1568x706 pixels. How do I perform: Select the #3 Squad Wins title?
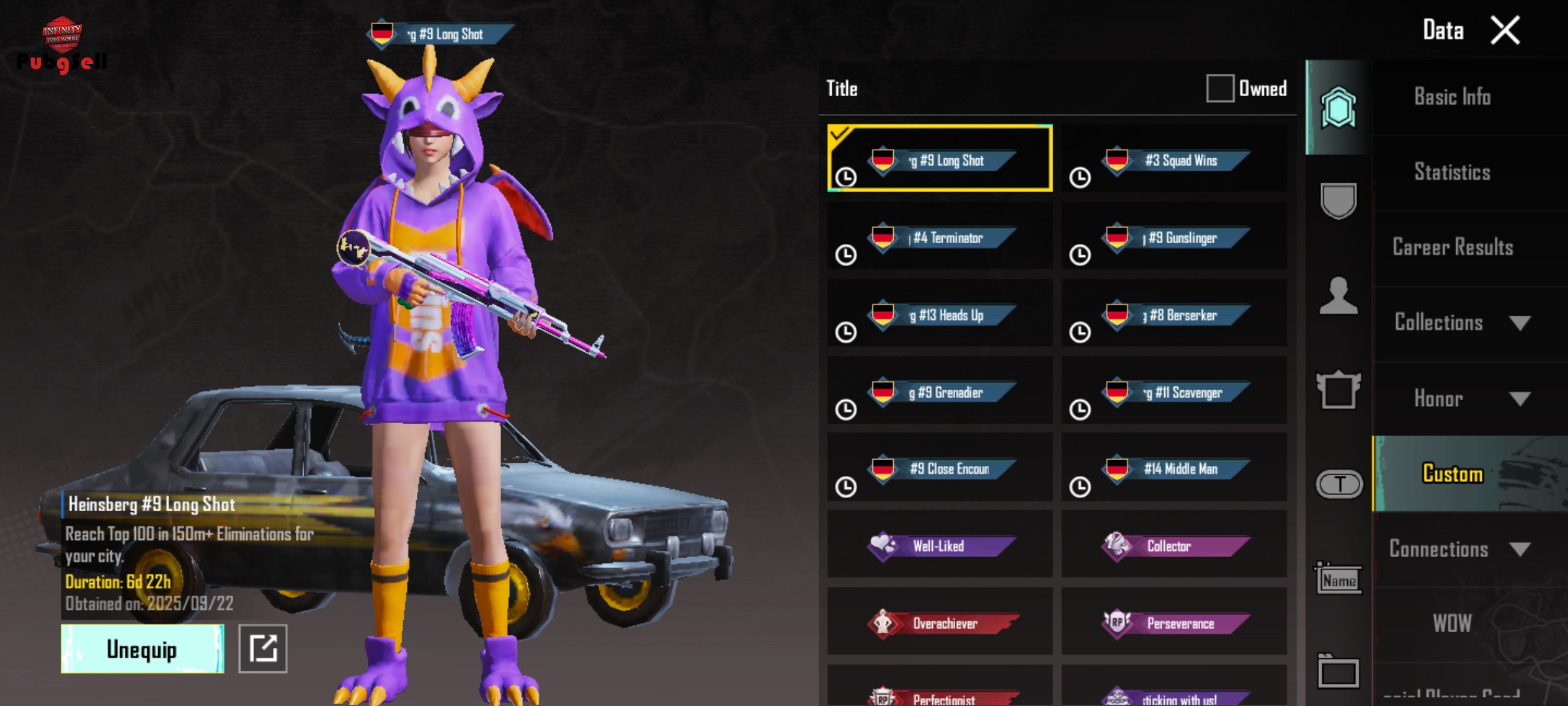tap(1174, 160)
